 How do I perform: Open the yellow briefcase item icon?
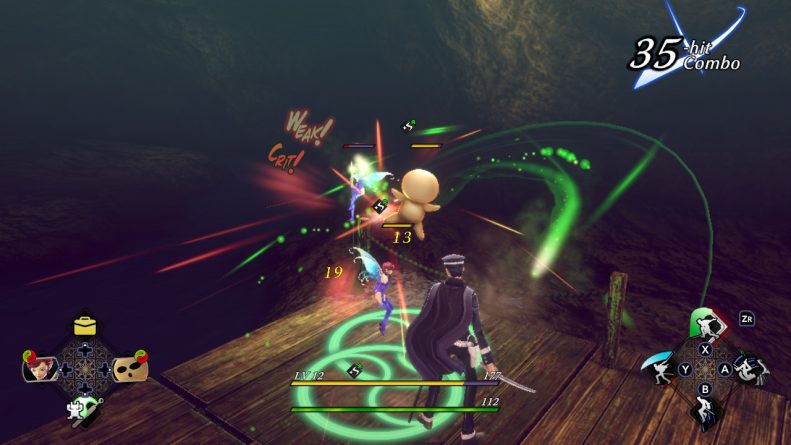click(84, 327)
